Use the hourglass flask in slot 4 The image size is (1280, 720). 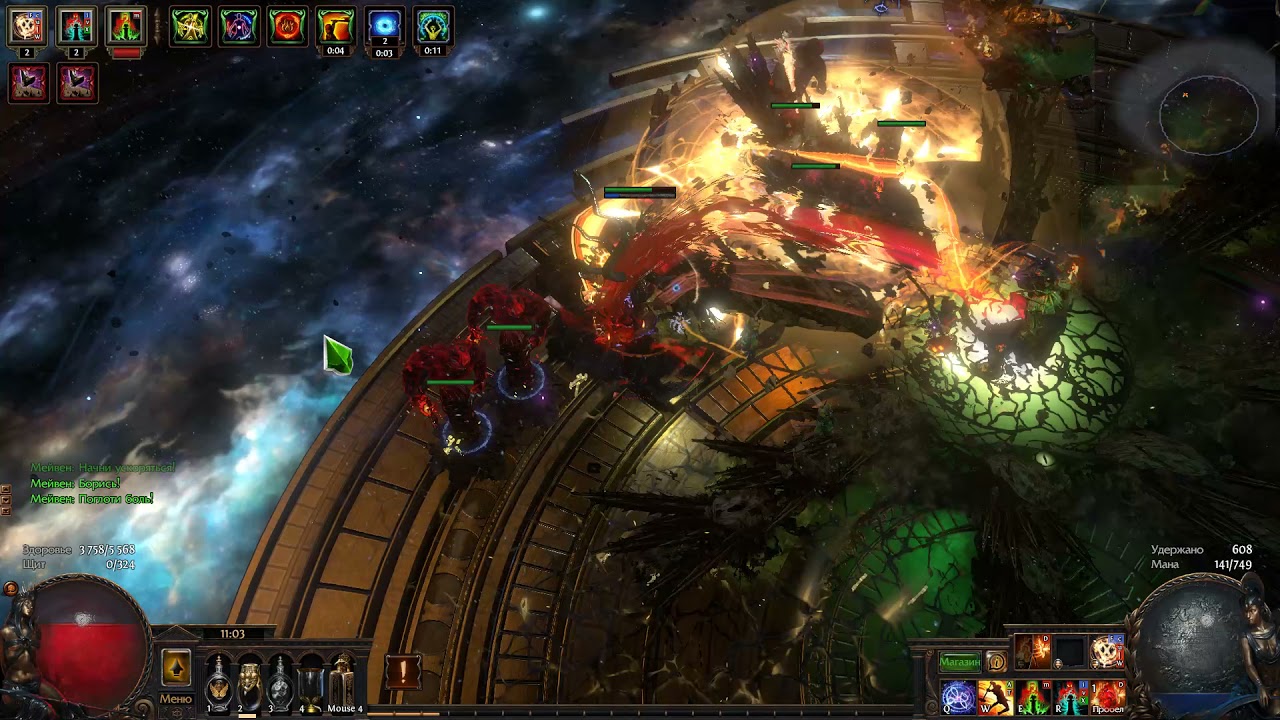tap(311, 684)
